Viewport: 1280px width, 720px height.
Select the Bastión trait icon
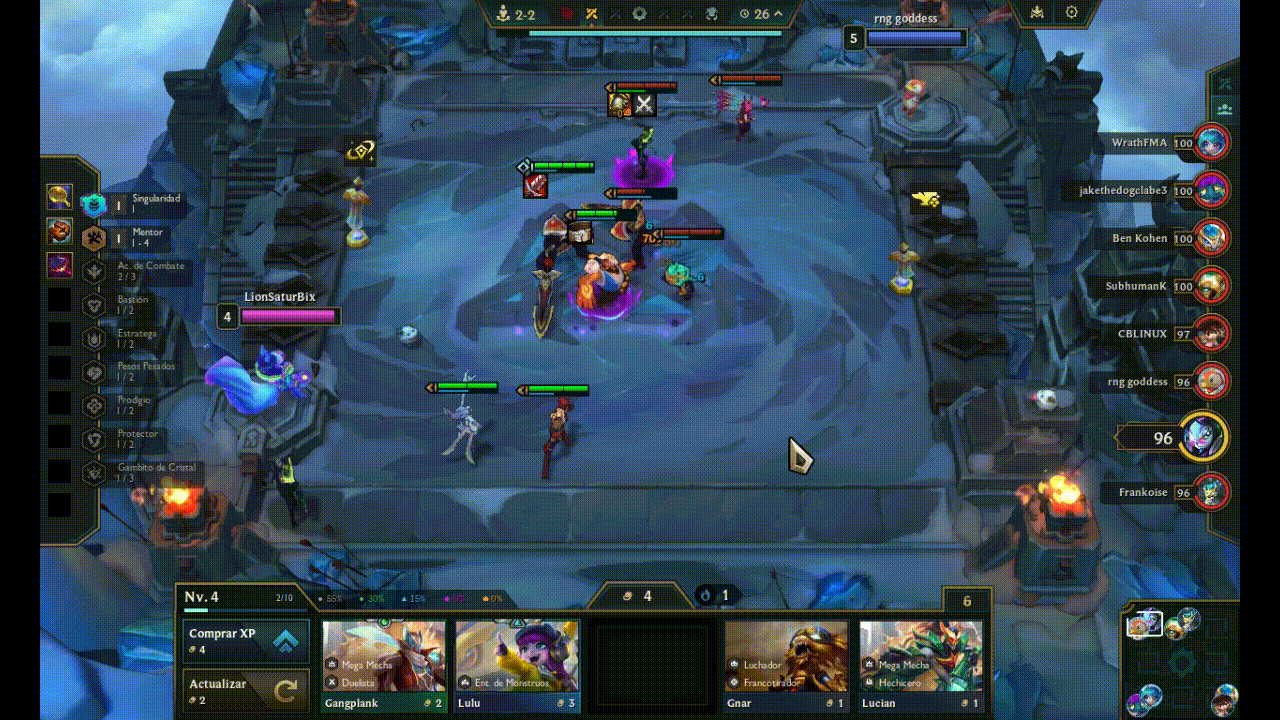(x=95, y=303)
